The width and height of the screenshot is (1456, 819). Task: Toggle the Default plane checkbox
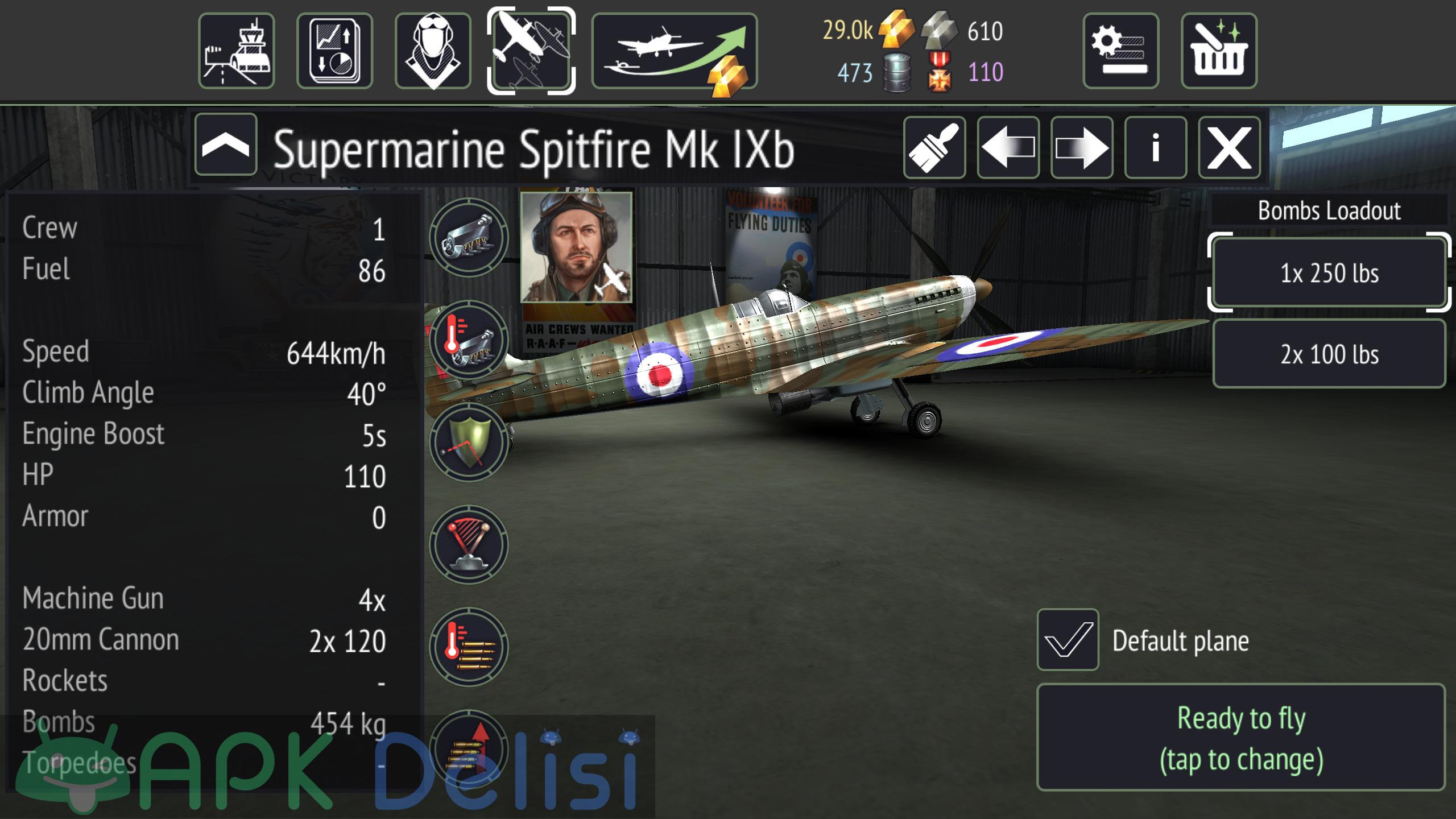coord(1068,640)
